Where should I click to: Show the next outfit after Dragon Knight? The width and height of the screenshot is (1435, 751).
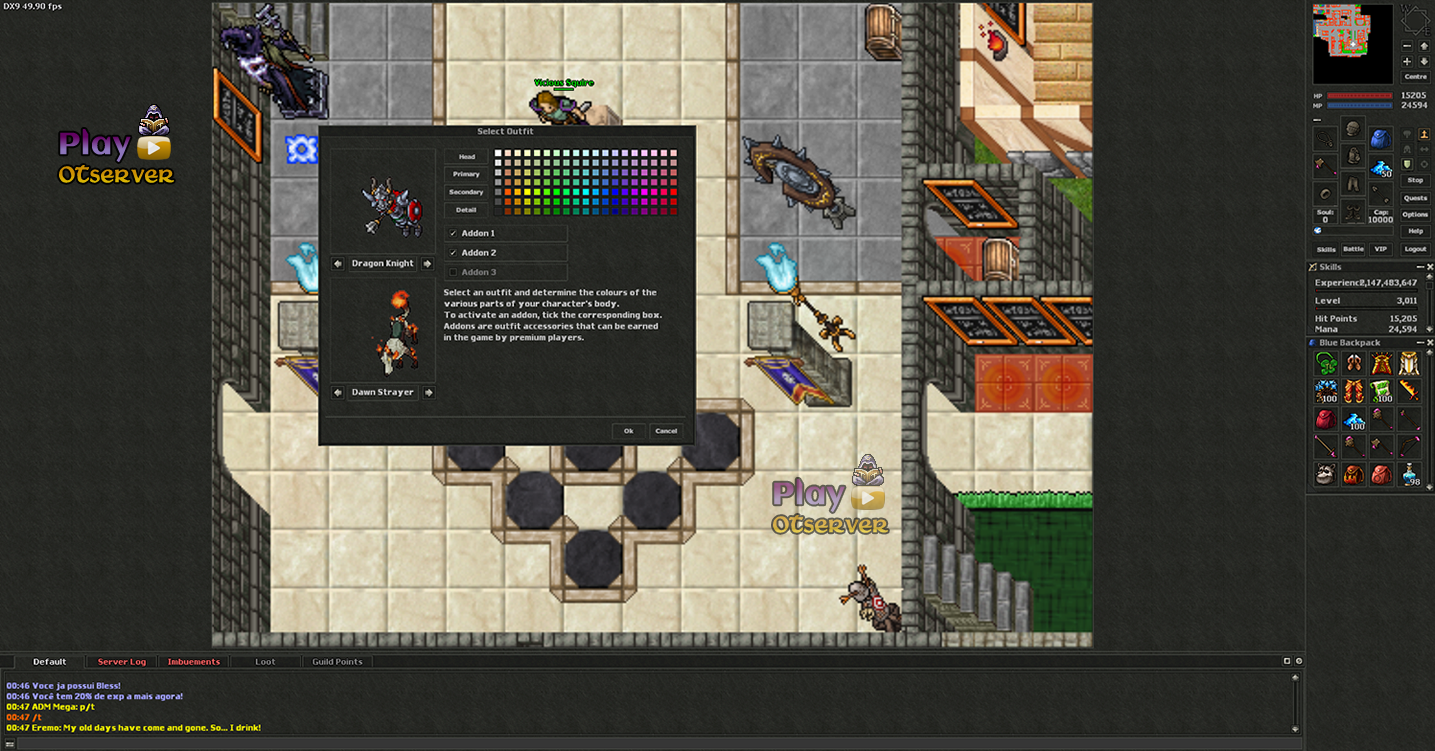427,264
